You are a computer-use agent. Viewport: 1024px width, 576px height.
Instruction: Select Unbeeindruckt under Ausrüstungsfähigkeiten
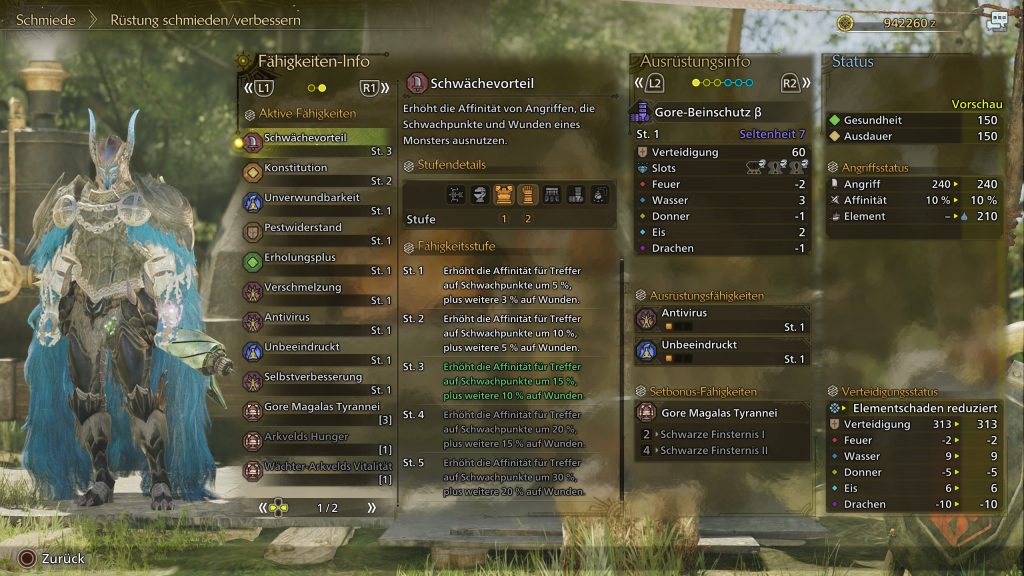[x=720, y=350]
